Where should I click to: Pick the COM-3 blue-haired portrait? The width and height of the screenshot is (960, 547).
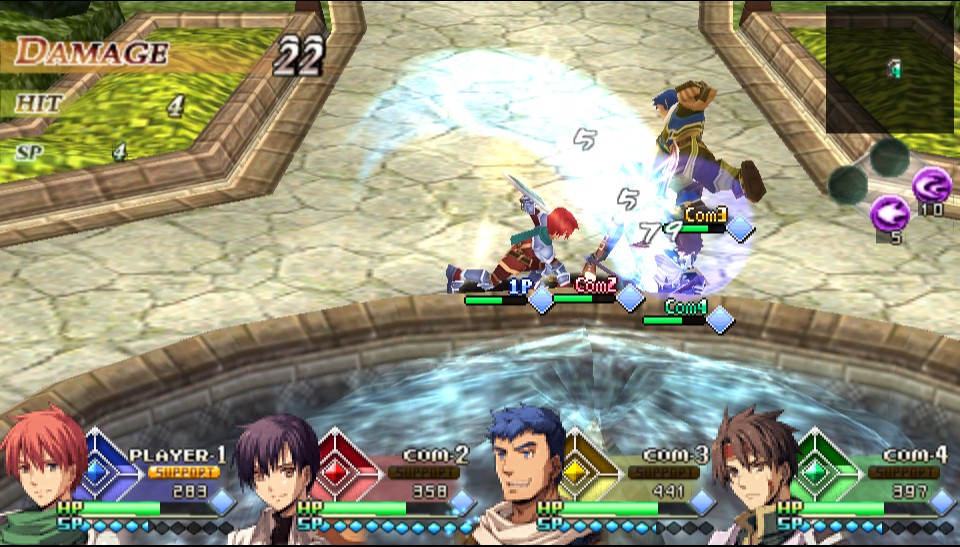[523, 470]
